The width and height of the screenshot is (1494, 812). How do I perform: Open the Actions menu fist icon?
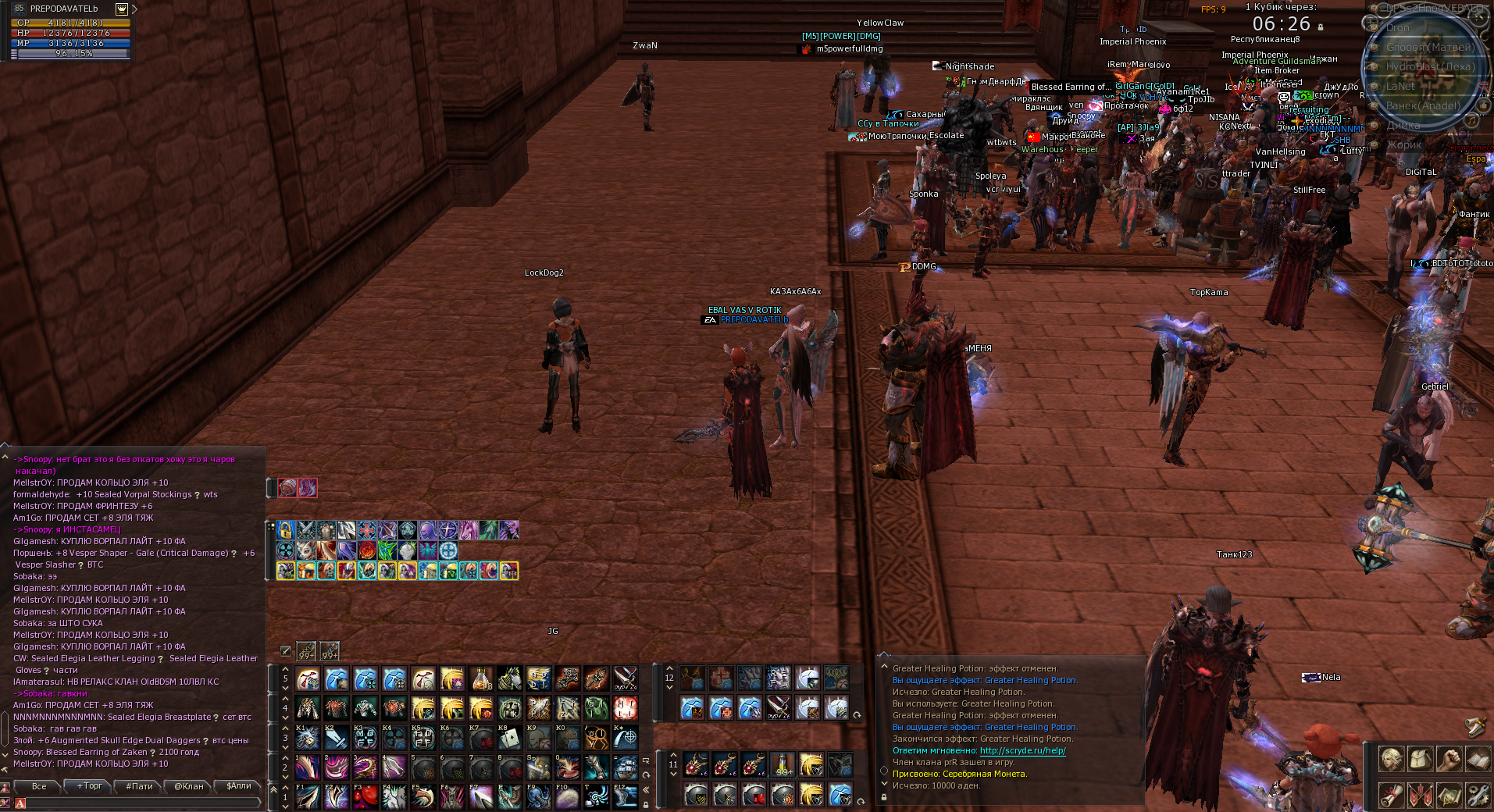1448,759
